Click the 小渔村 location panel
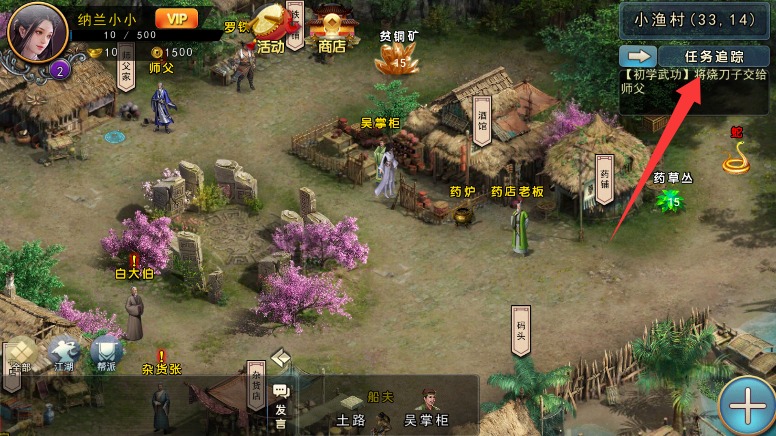This screenshot has width=776, height=436. click(x=696, y=17)
